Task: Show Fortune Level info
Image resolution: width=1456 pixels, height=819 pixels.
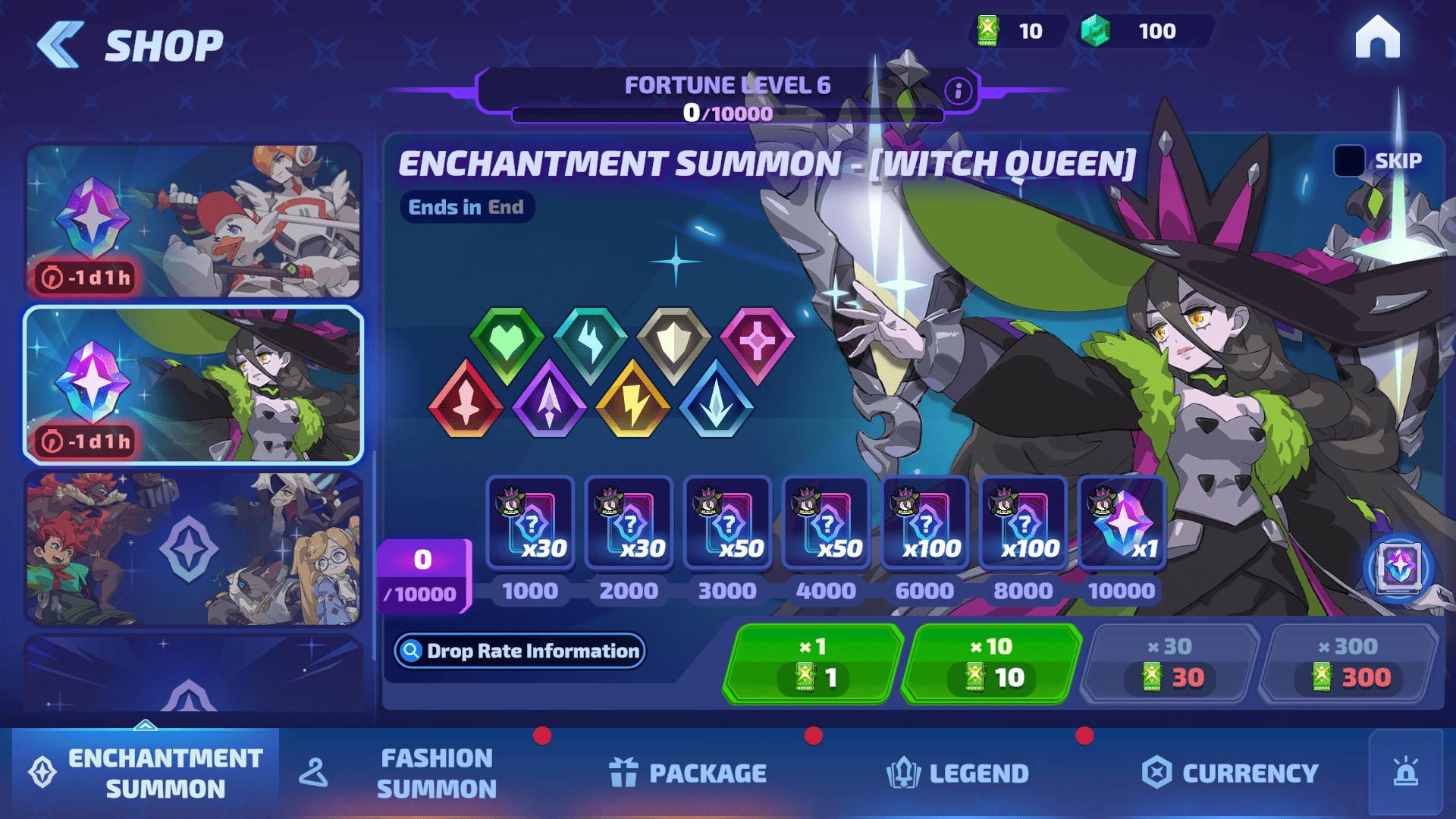Action: point(959,91)
